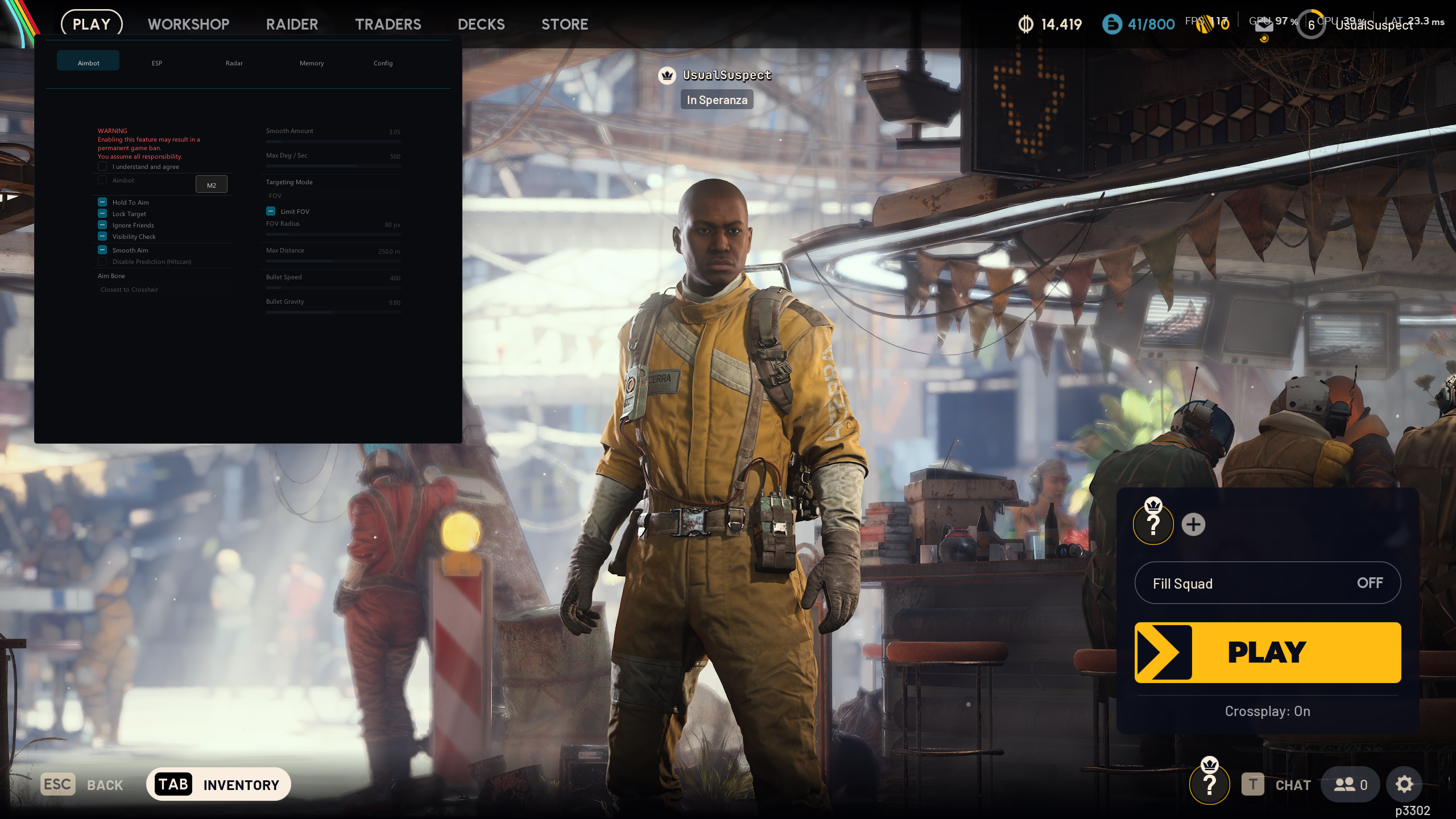
Task: Check the mail envelope icon
Action: click(1264, 26)
